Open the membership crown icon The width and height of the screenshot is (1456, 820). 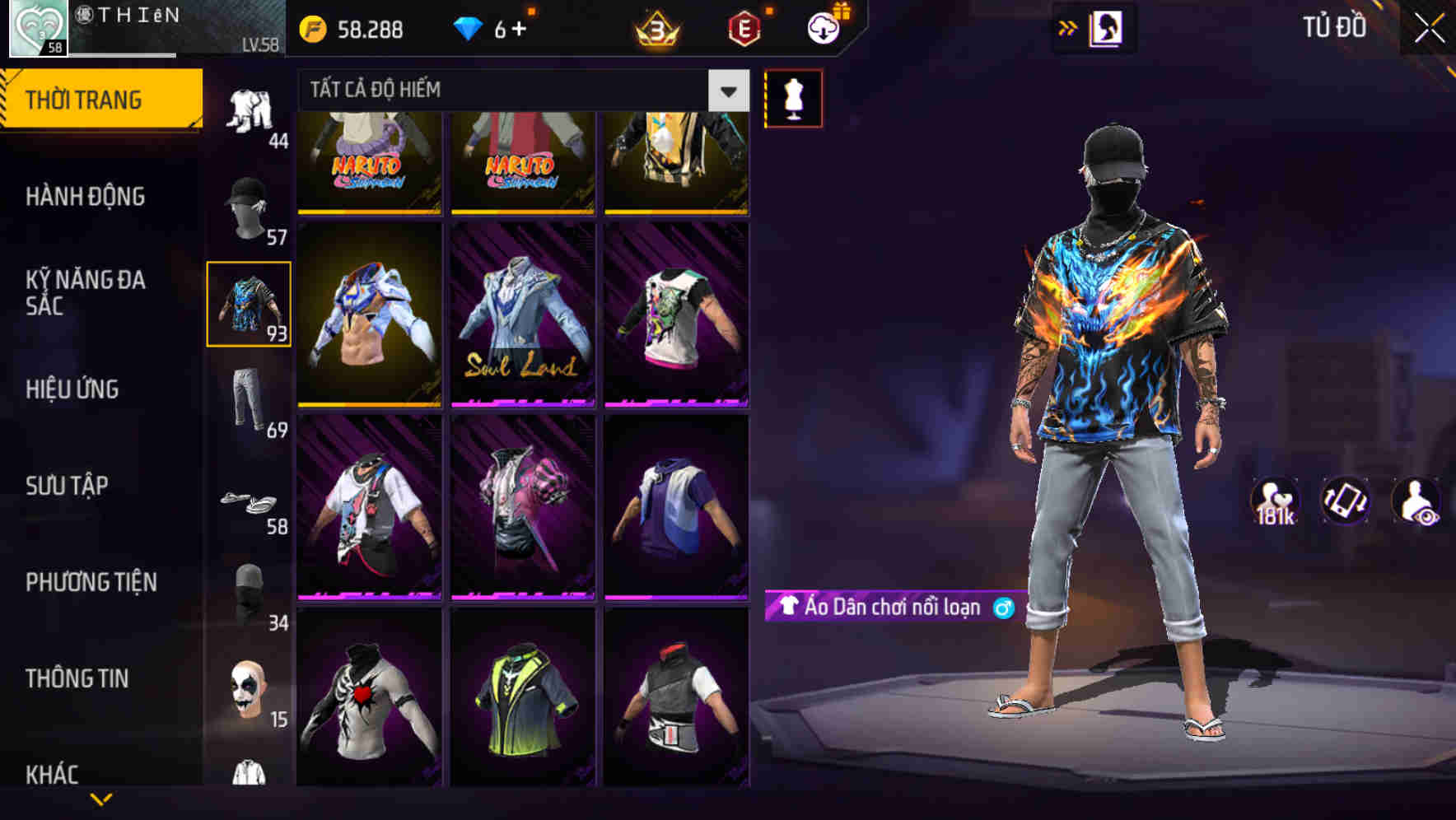[x=653, y=30]
